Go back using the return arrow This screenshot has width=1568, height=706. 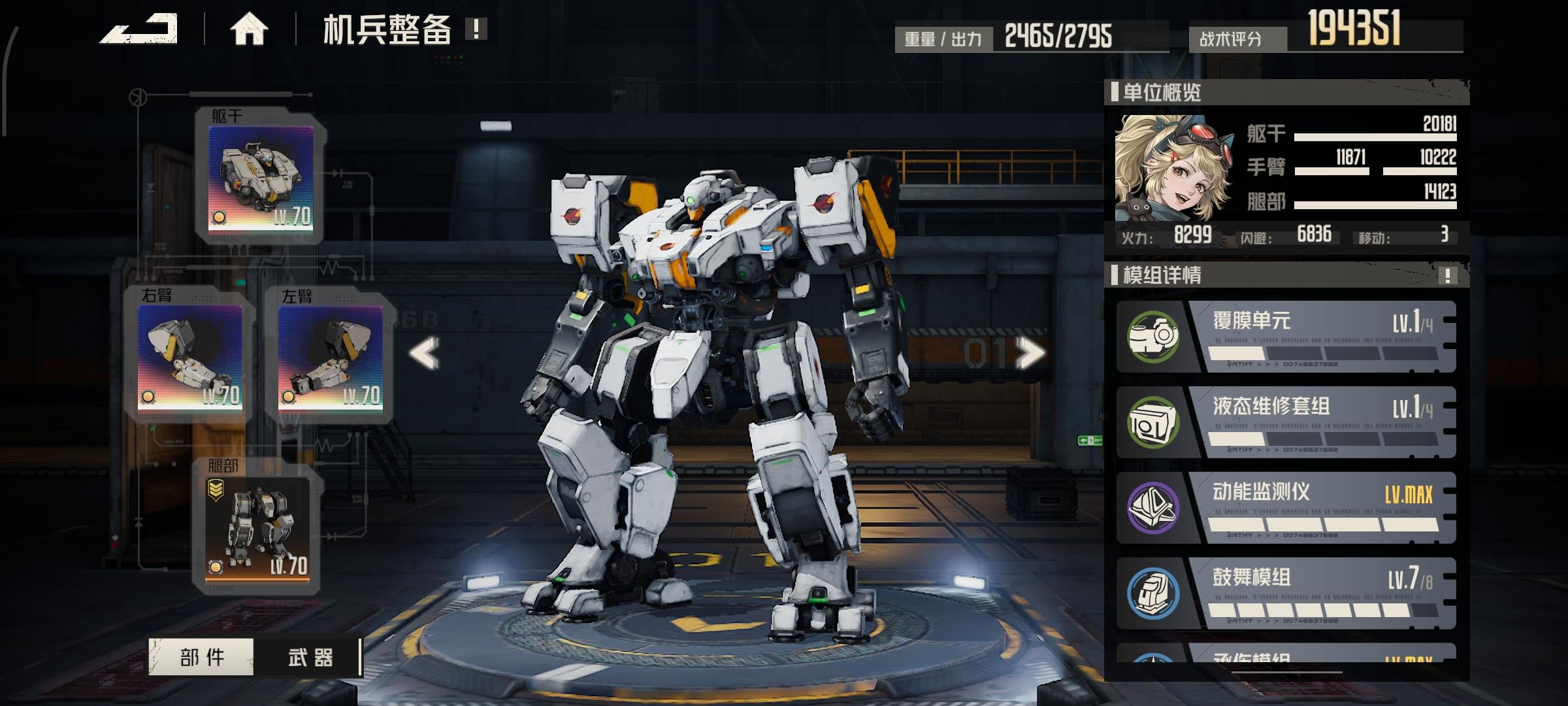click(x=139, y=29)
